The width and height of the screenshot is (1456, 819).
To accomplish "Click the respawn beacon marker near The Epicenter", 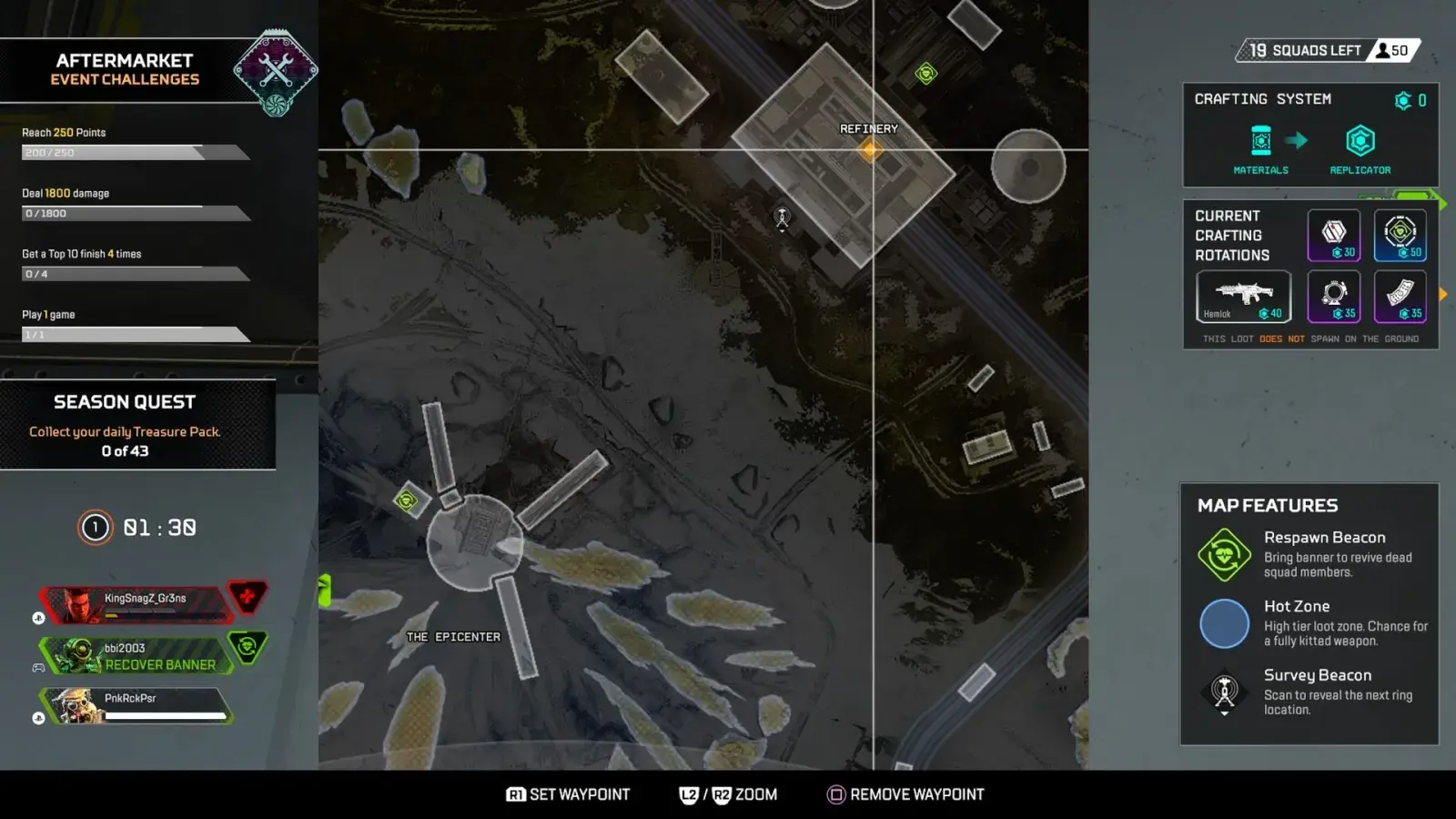I will pos(407,500).
